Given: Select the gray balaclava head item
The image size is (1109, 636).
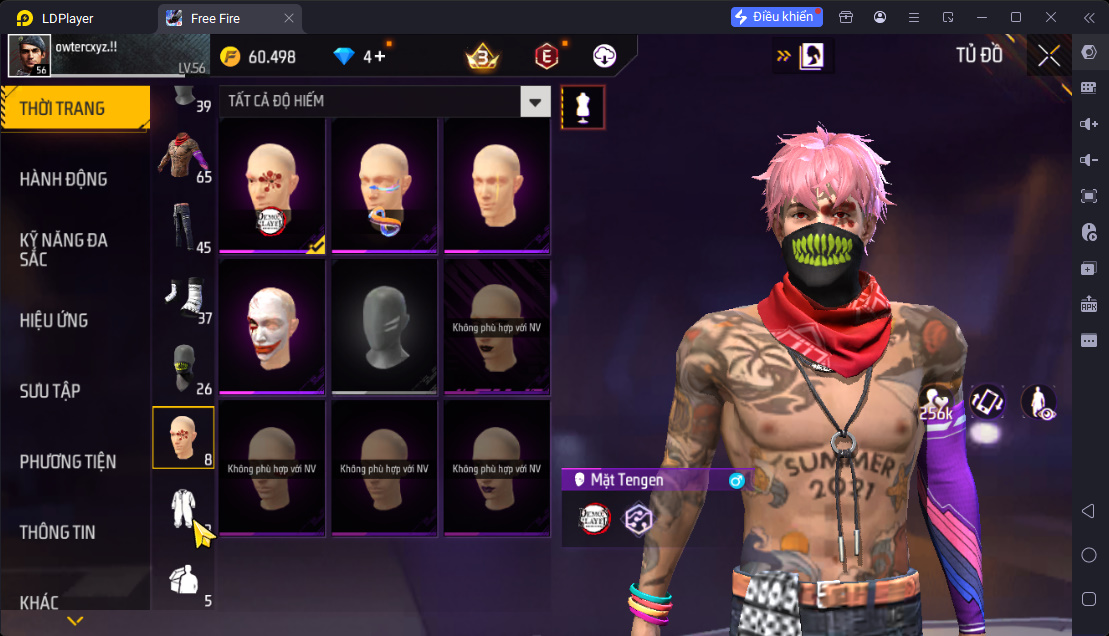Looking at the screenshot, I should tap(384, 326).
